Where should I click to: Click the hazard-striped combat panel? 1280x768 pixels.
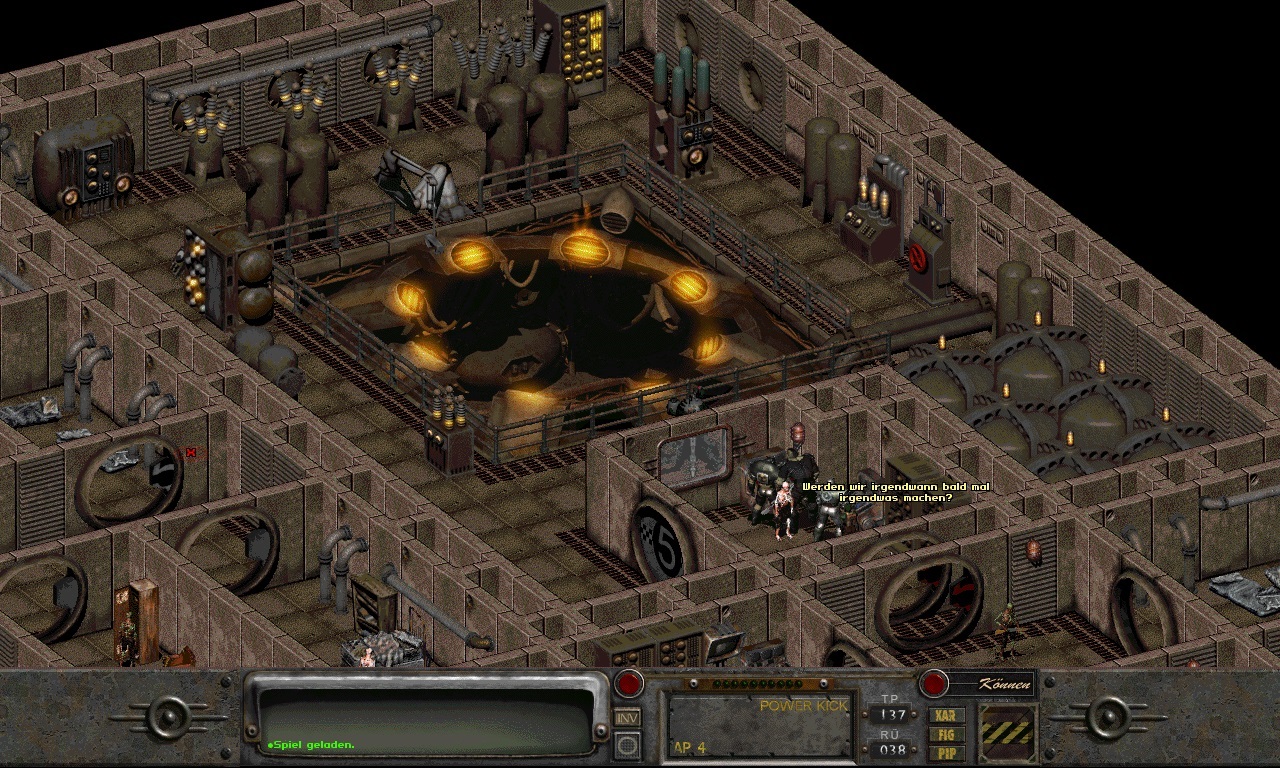coord(1005,731)
